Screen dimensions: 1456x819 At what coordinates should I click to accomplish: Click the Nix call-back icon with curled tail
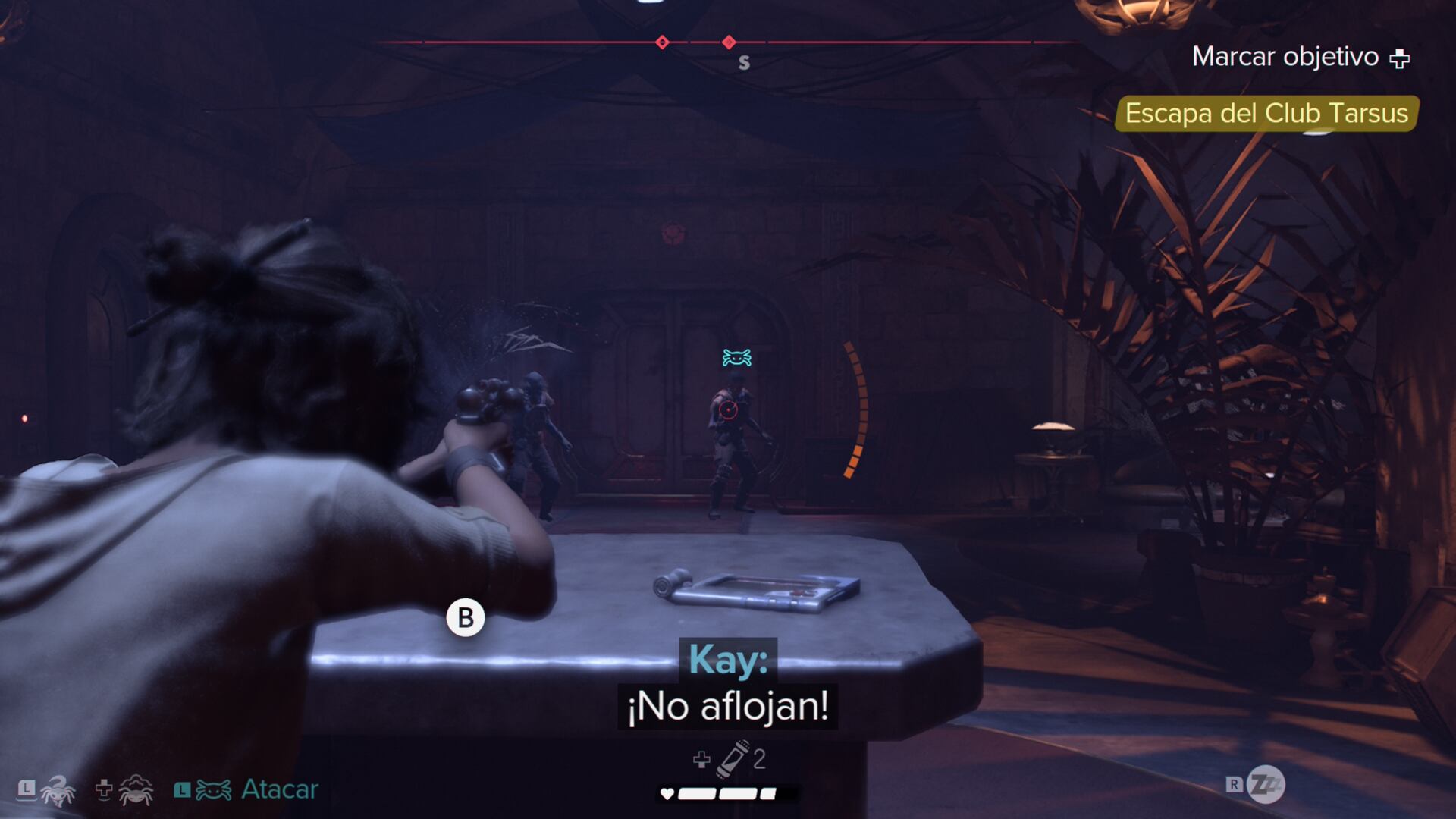pos(58,790)
